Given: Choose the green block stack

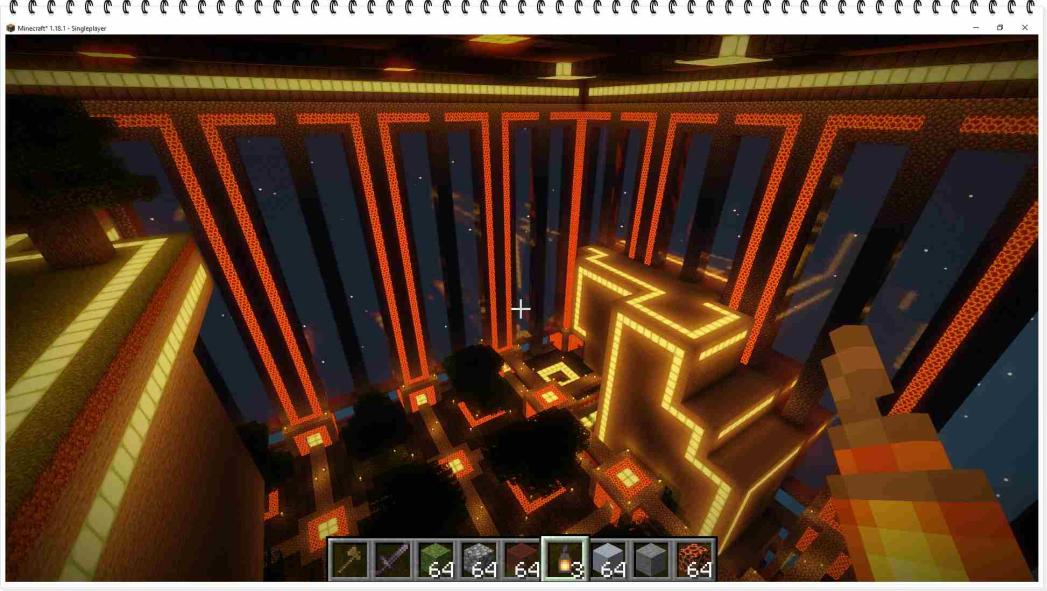Looking at the screenshot, I should tap(435, 559).
